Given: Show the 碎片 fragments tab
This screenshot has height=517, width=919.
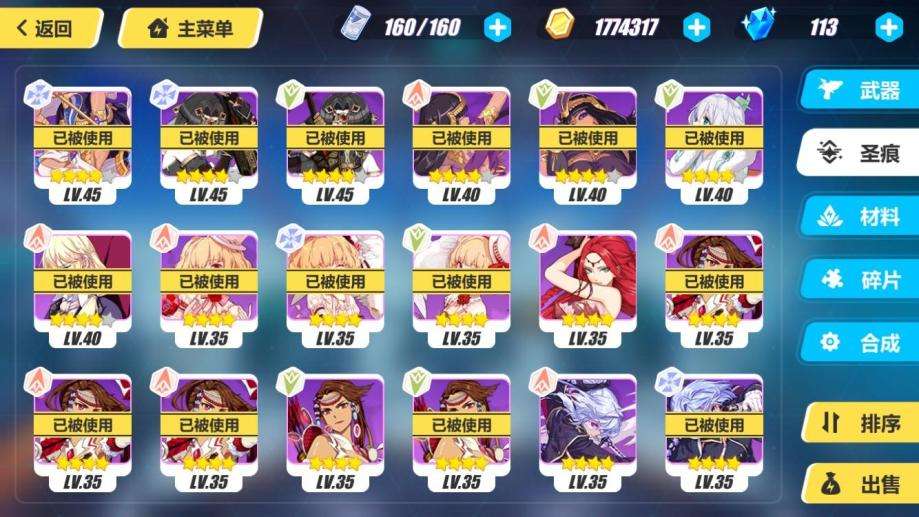Looking at the screenshot, I should pos(862,280).
